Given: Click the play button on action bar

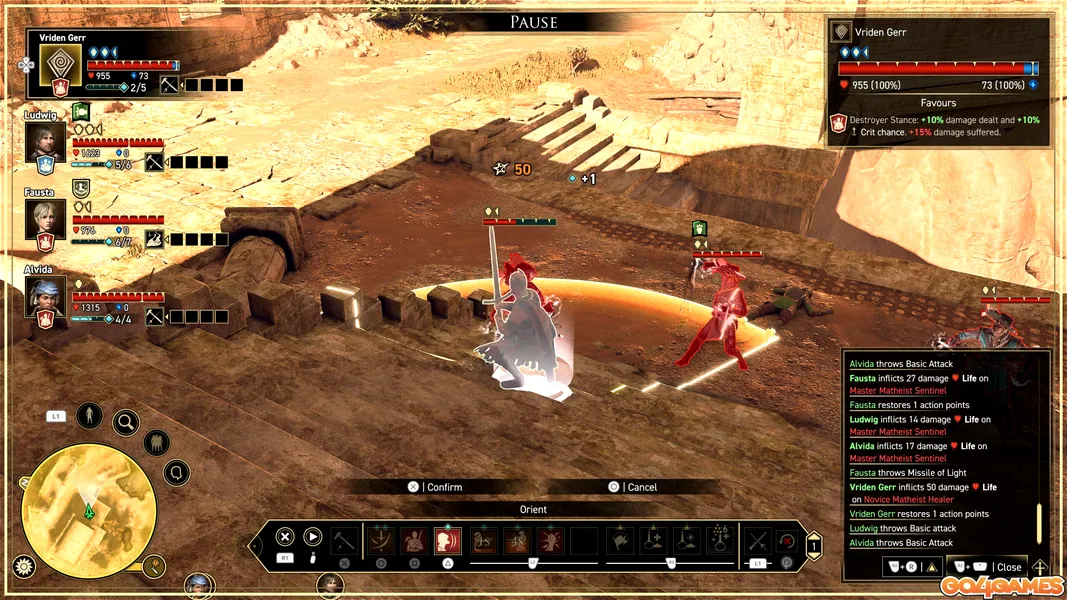Looking at the screenshot, I should (312, 537).
